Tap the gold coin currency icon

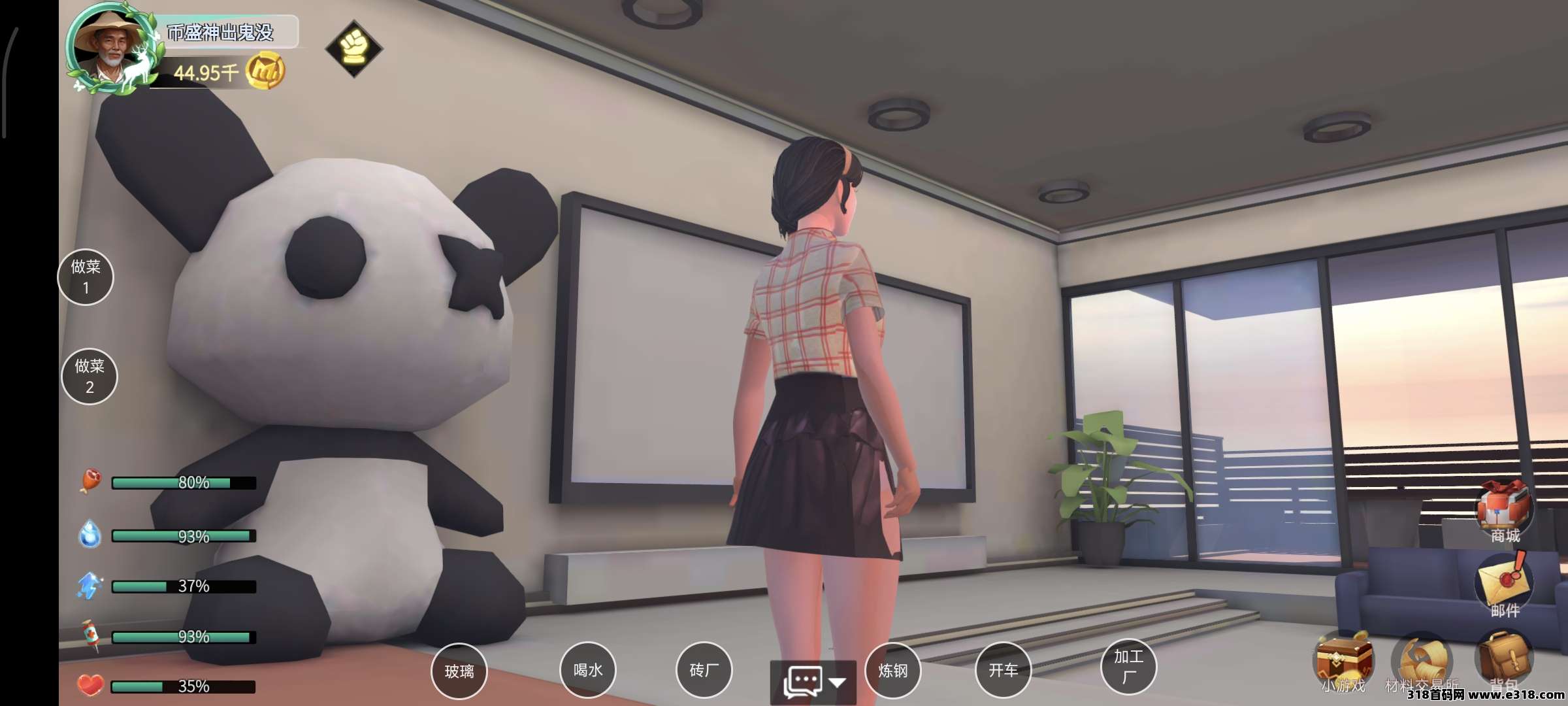coord(265,72)
